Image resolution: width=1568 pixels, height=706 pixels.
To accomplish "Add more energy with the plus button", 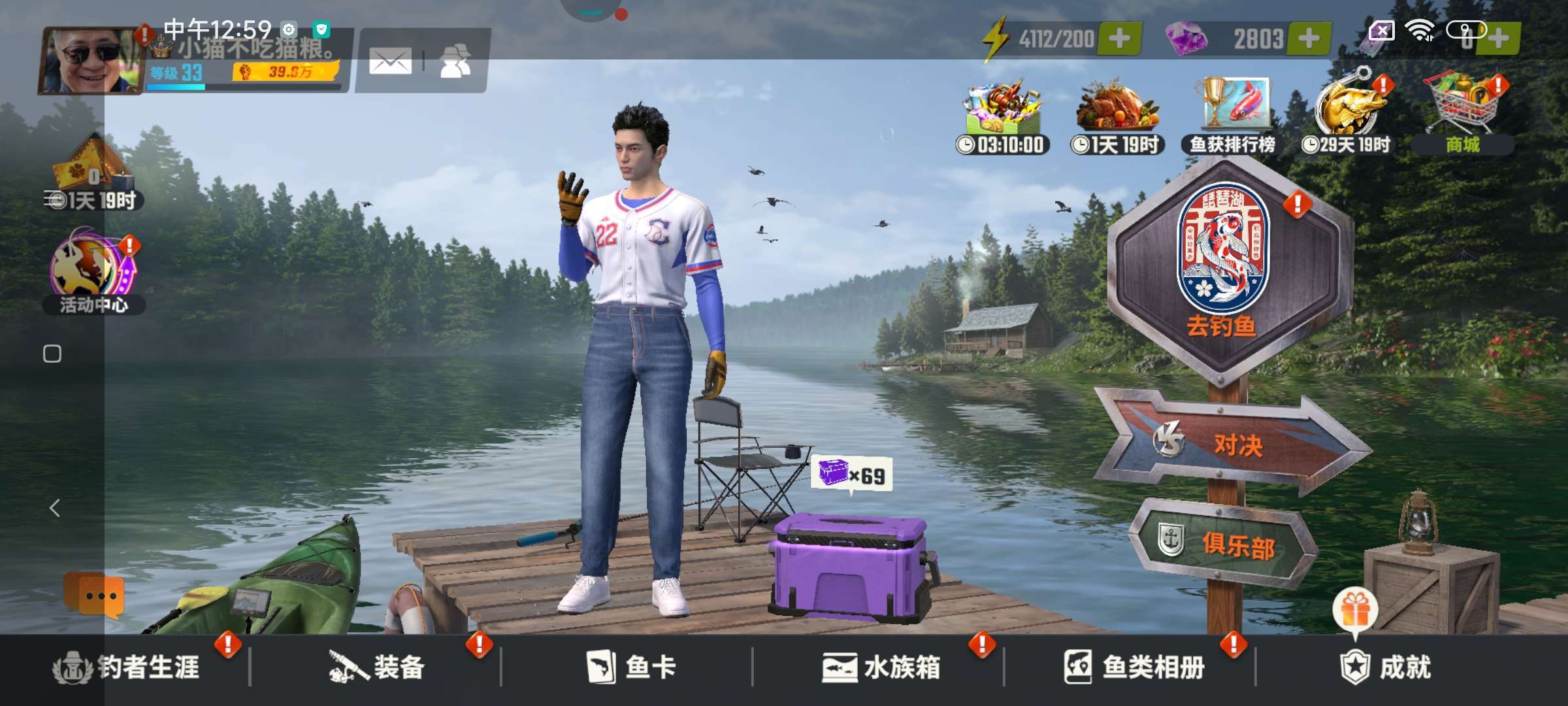I will tap(1119, 39).
